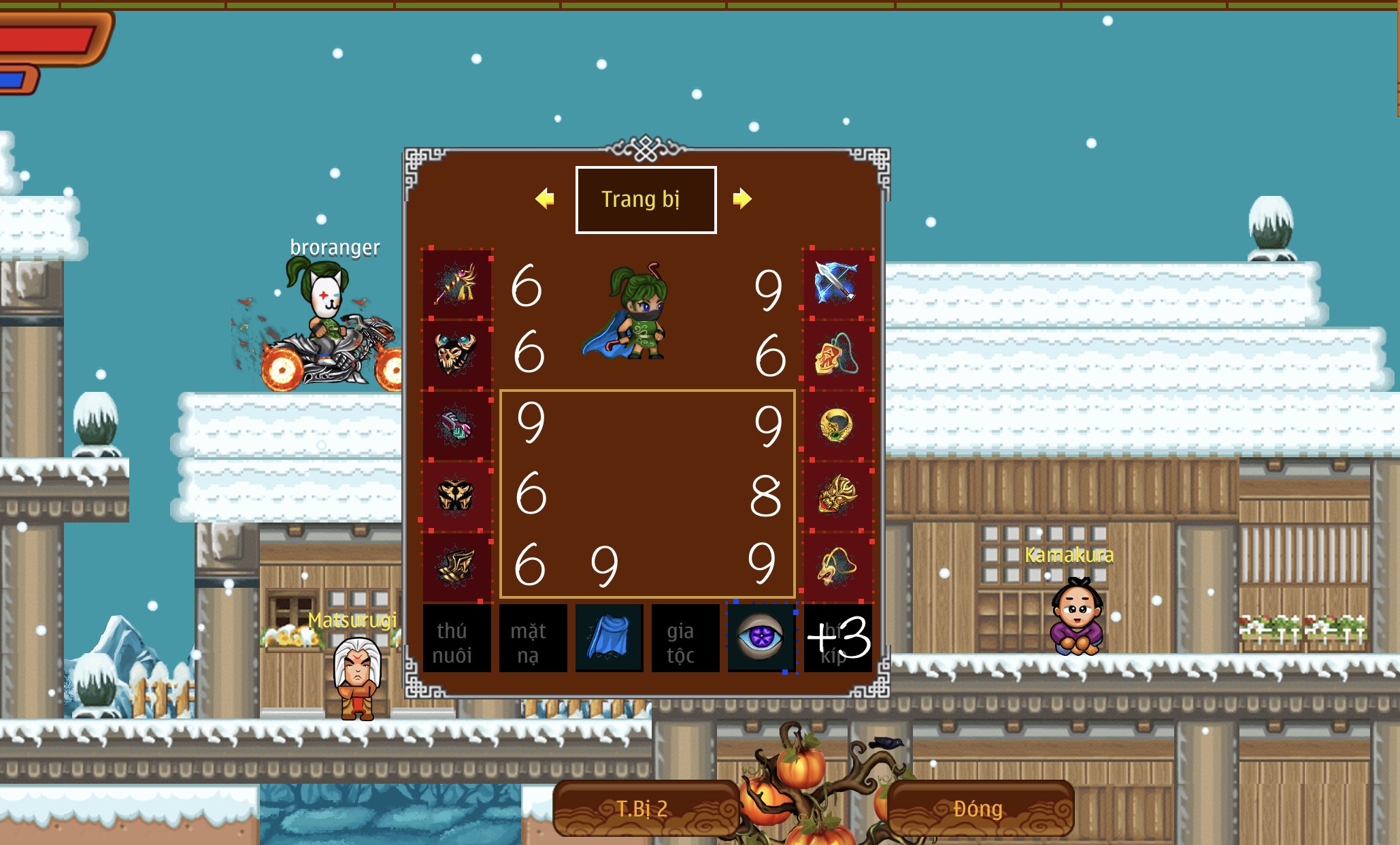Screen dimensions: 1400x845
Task: Select the blue crossbow weapon slot
Action: pos(837,283)
